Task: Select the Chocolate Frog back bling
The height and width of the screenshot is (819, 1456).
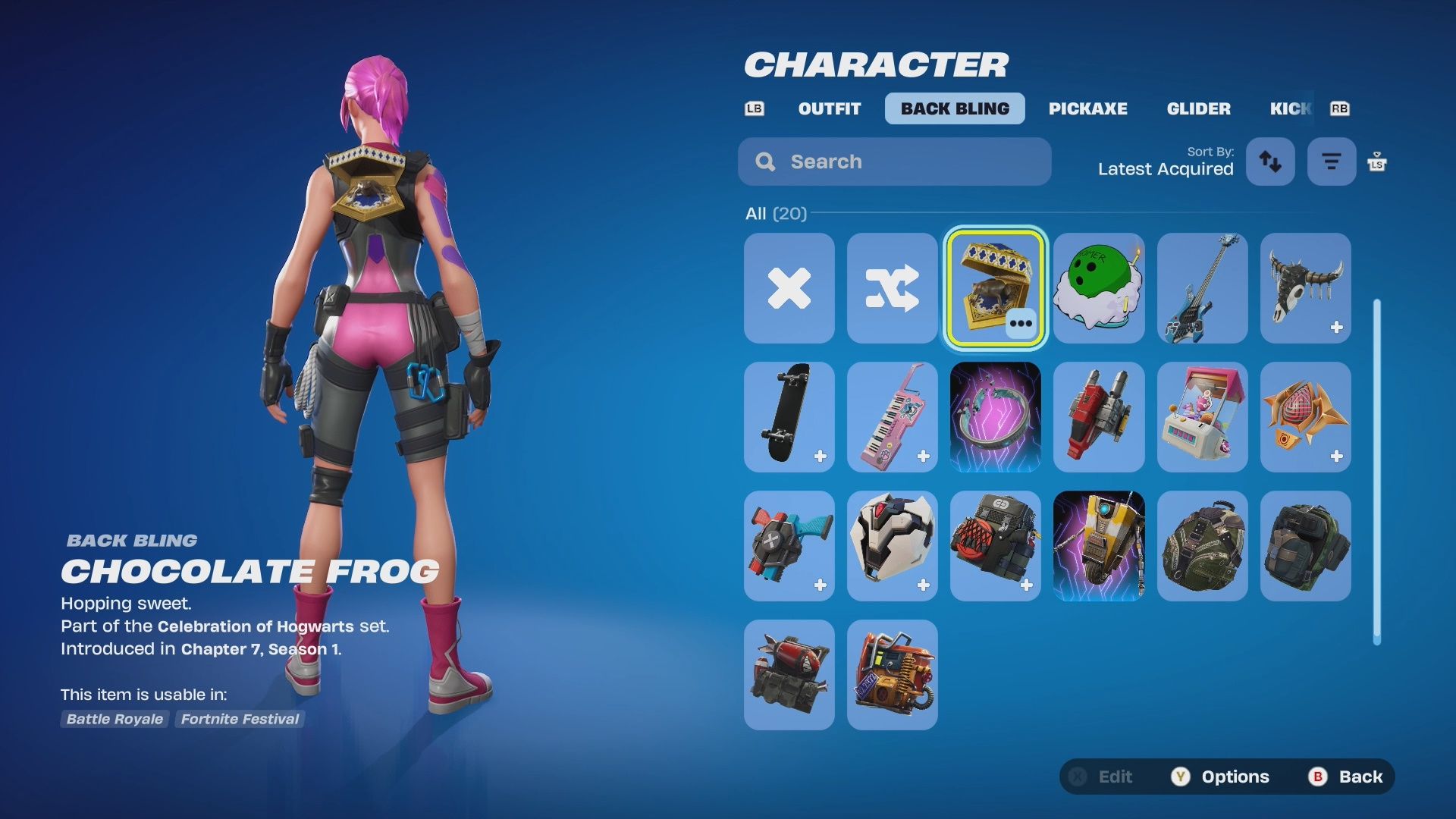Action: pyautogui.click(x=996, y=288)
